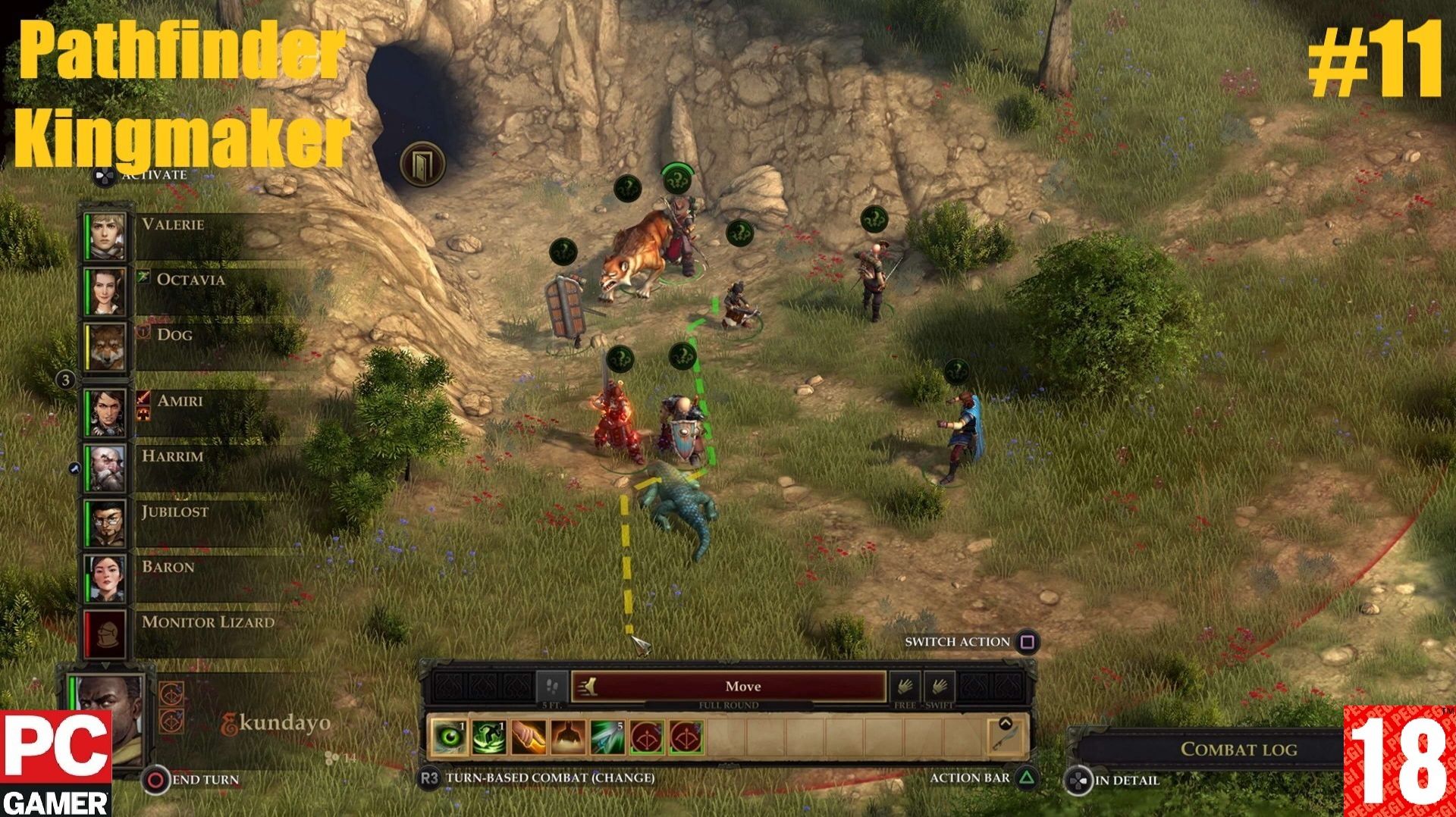1456x817 pixels.
Task: Select Valerie's portrait in the turn order
Action: pyautogui.click(x=105, y=236)
